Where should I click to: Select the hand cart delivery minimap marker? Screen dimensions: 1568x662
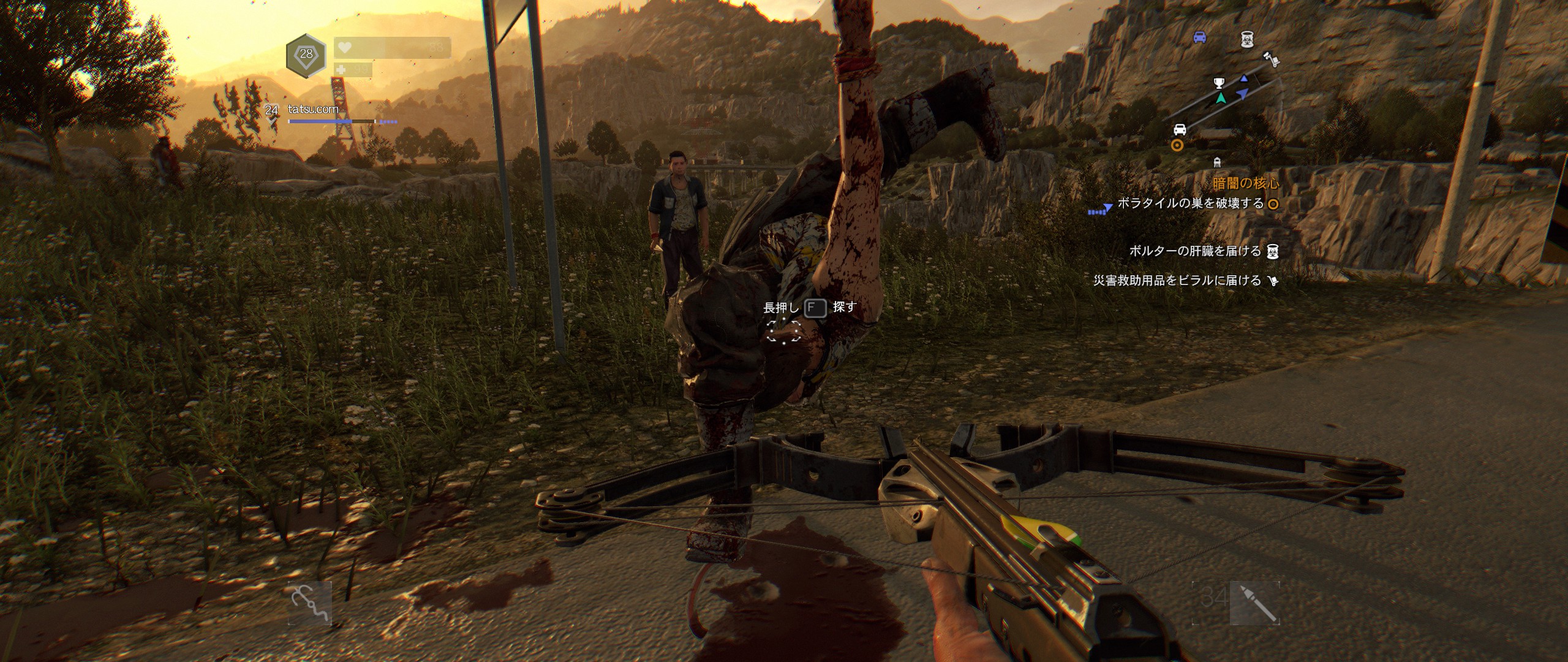[x=1272, y=59]
